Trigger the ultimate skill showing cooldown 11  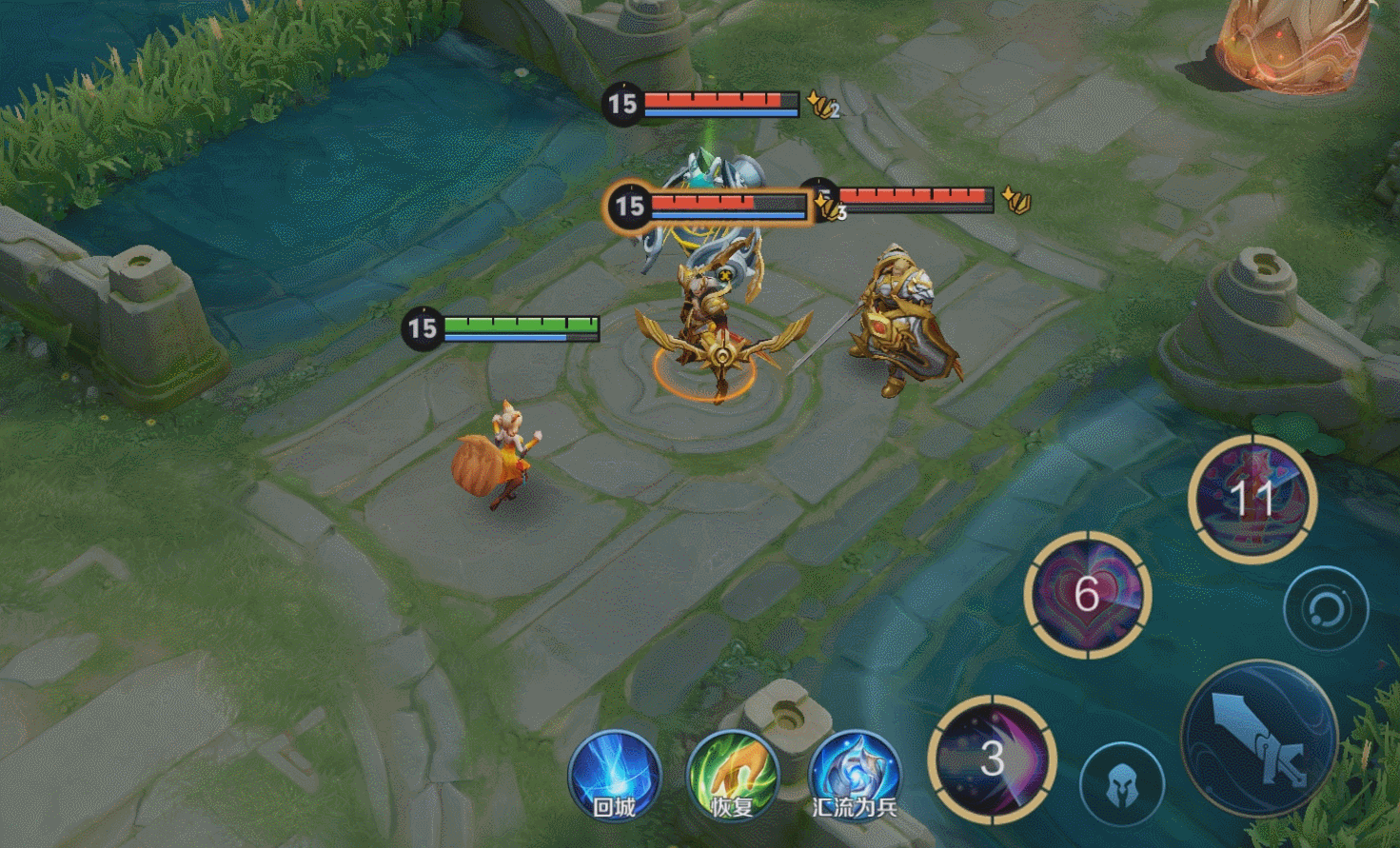1252,498
